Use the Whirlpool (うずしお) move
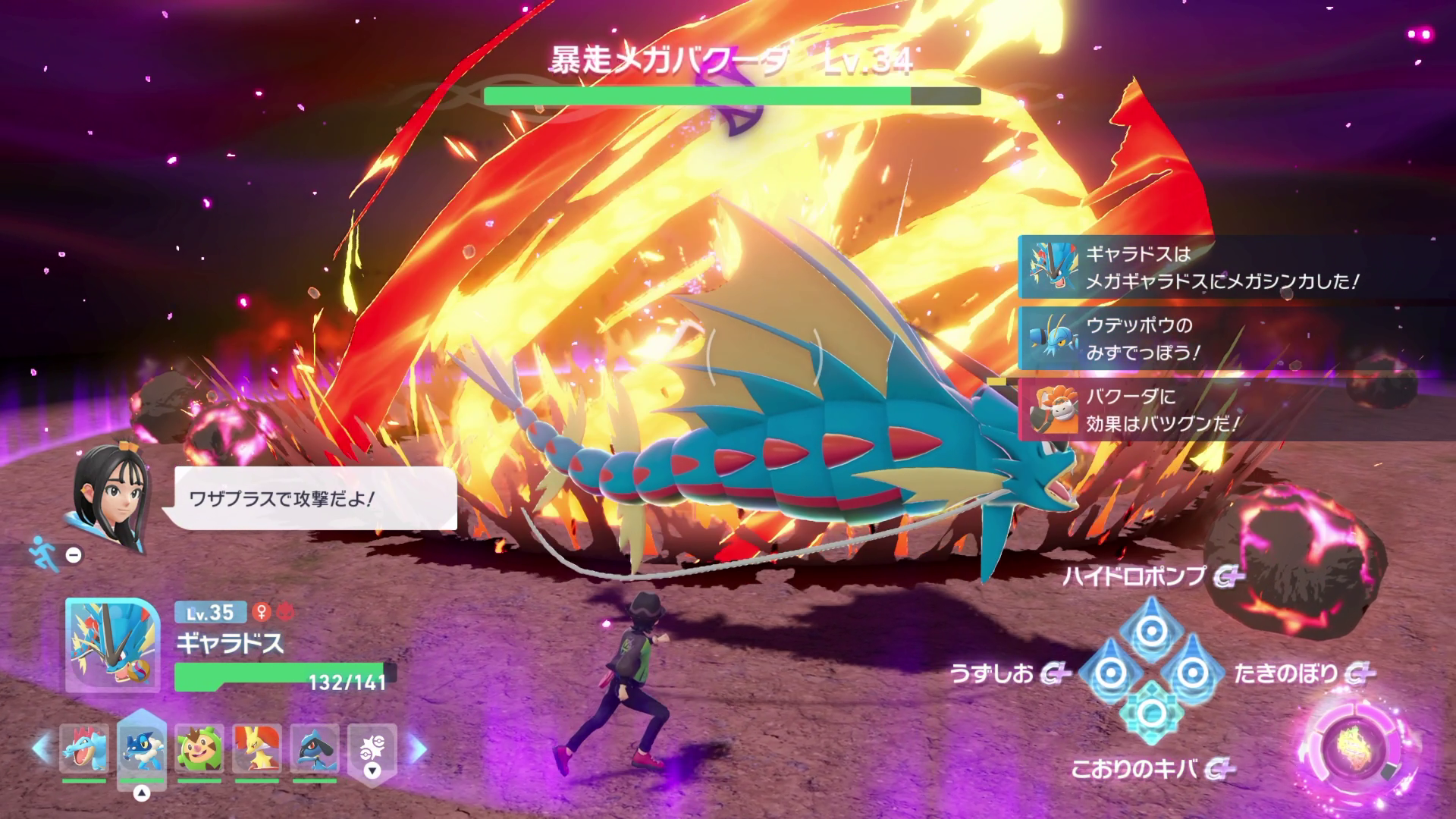 coord(1109,671)
